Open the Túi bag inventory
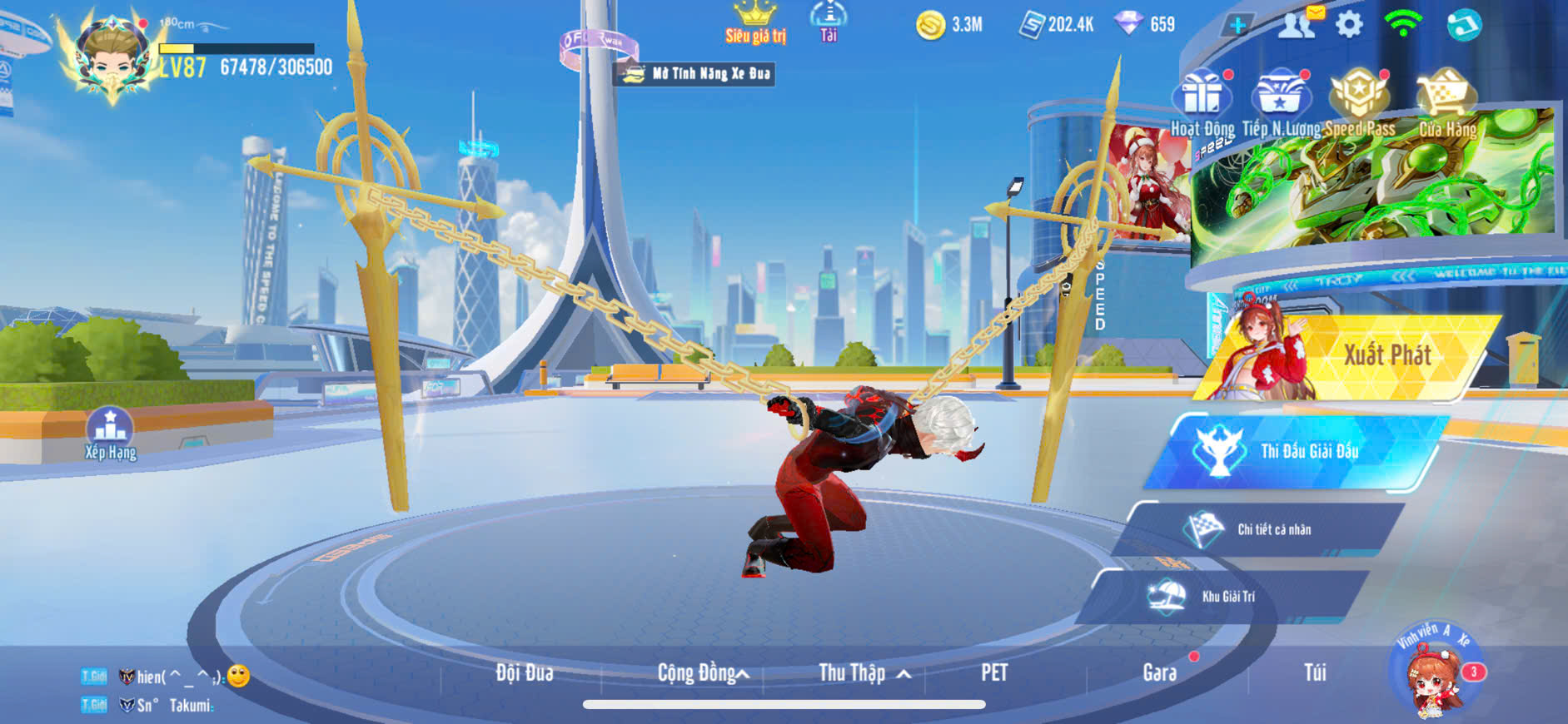 coord(1314,672)
